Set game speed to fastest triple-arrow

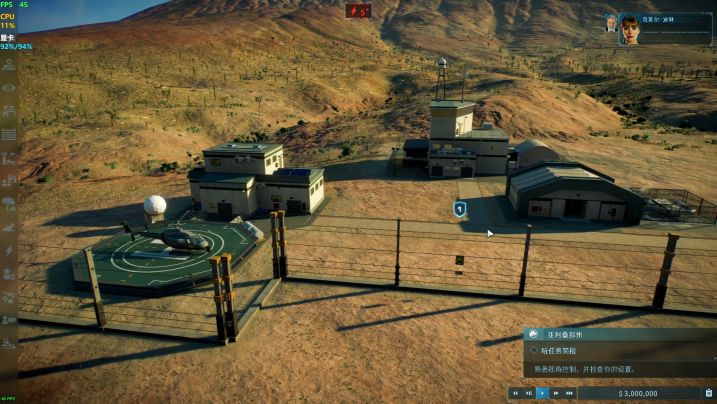point(569,394)
